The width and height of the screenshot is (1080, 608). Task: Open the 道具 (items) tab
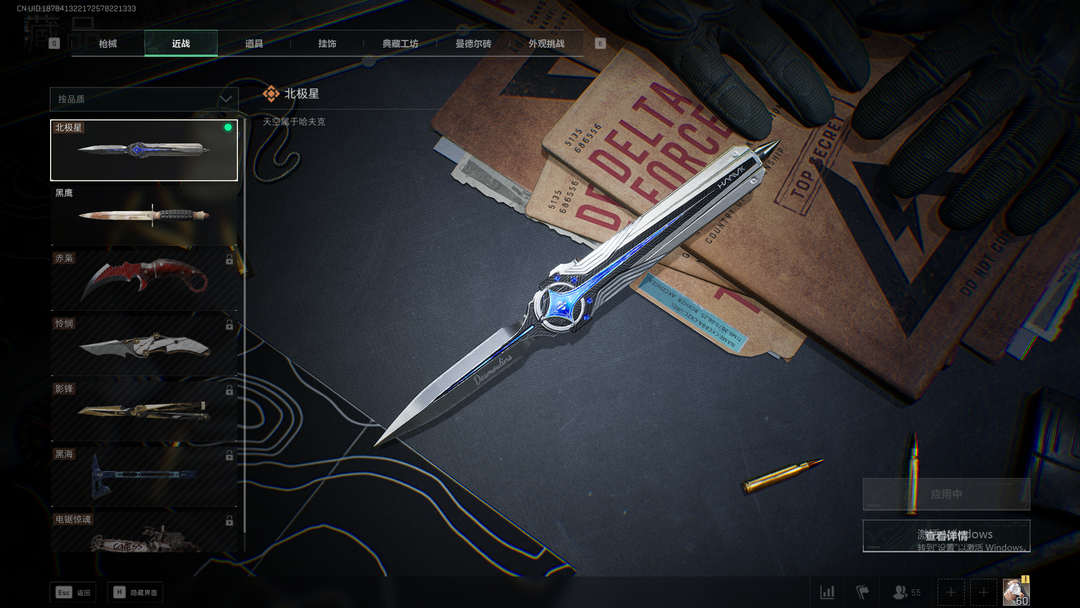[x=254, y=44]
